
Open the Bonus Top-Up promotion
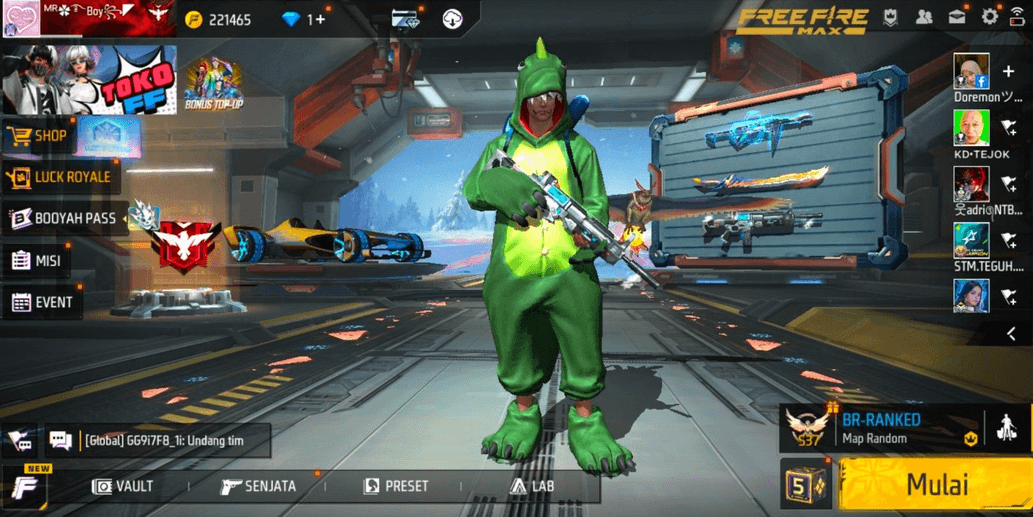(x=213, y=84)
